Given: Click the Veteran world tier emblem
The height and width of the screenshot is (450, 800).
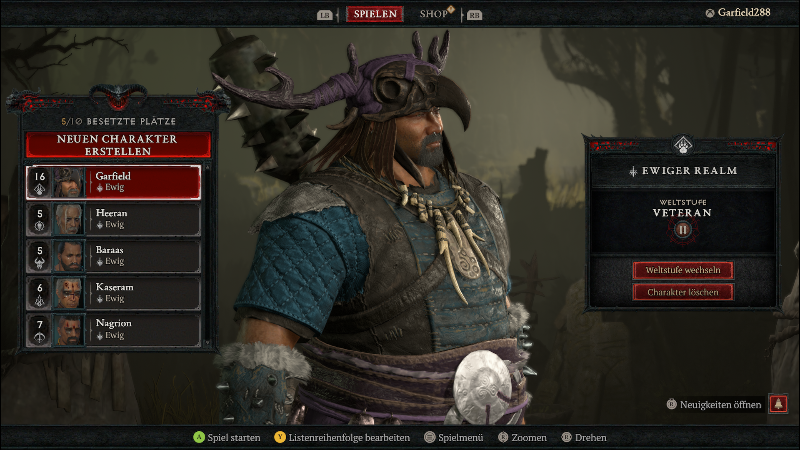Looking at the screenshot, I should [683, 229].
